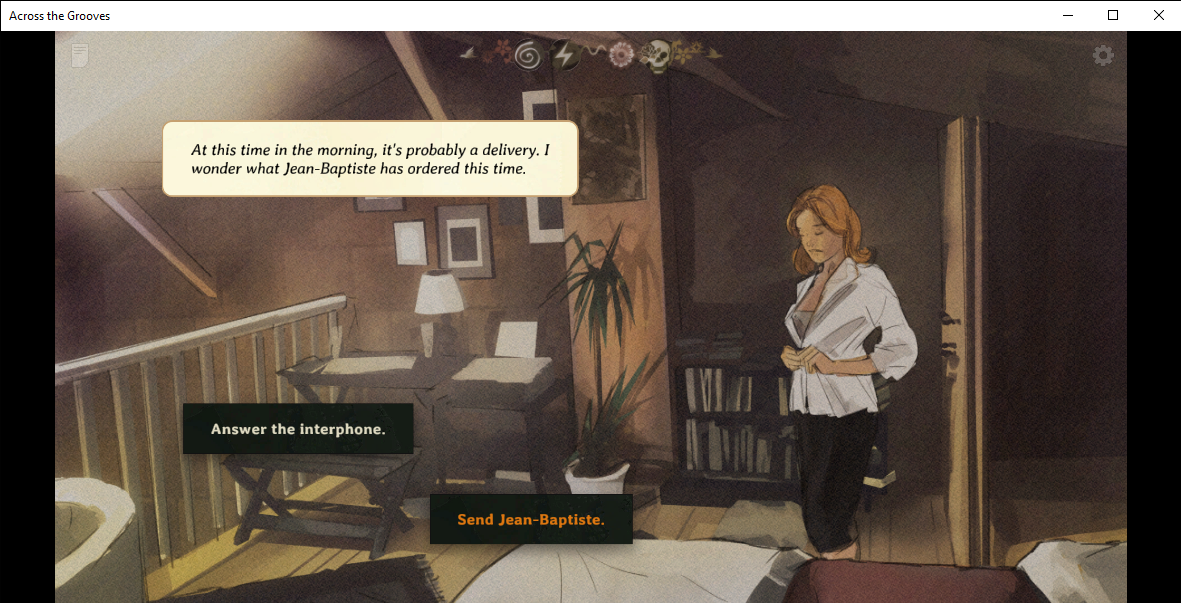Image resolution: width=1181 pixels, height=603 pixels.
Task: Minimize the game window
Action: [x=1068, y=15]
